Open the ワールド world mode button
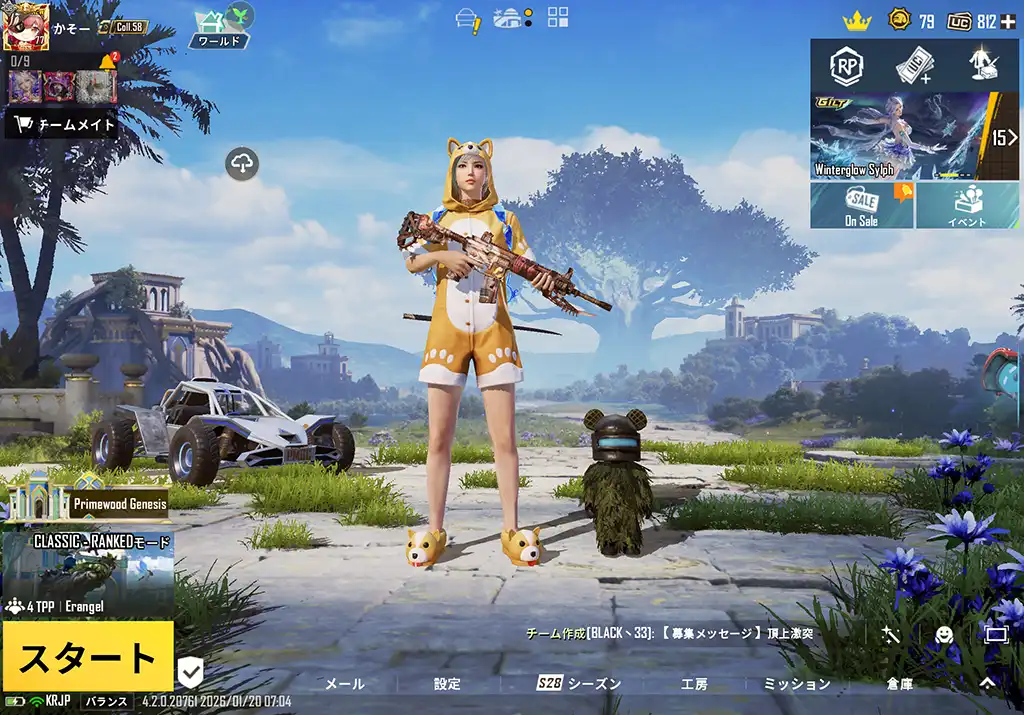1024x715 pixels. (x=219, y=28)
